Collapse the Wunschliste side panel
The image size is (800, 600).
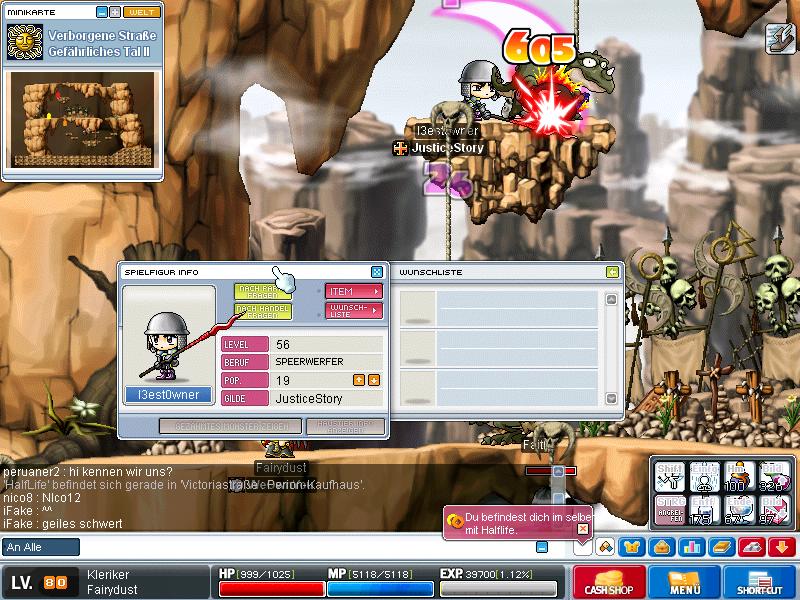612,272
